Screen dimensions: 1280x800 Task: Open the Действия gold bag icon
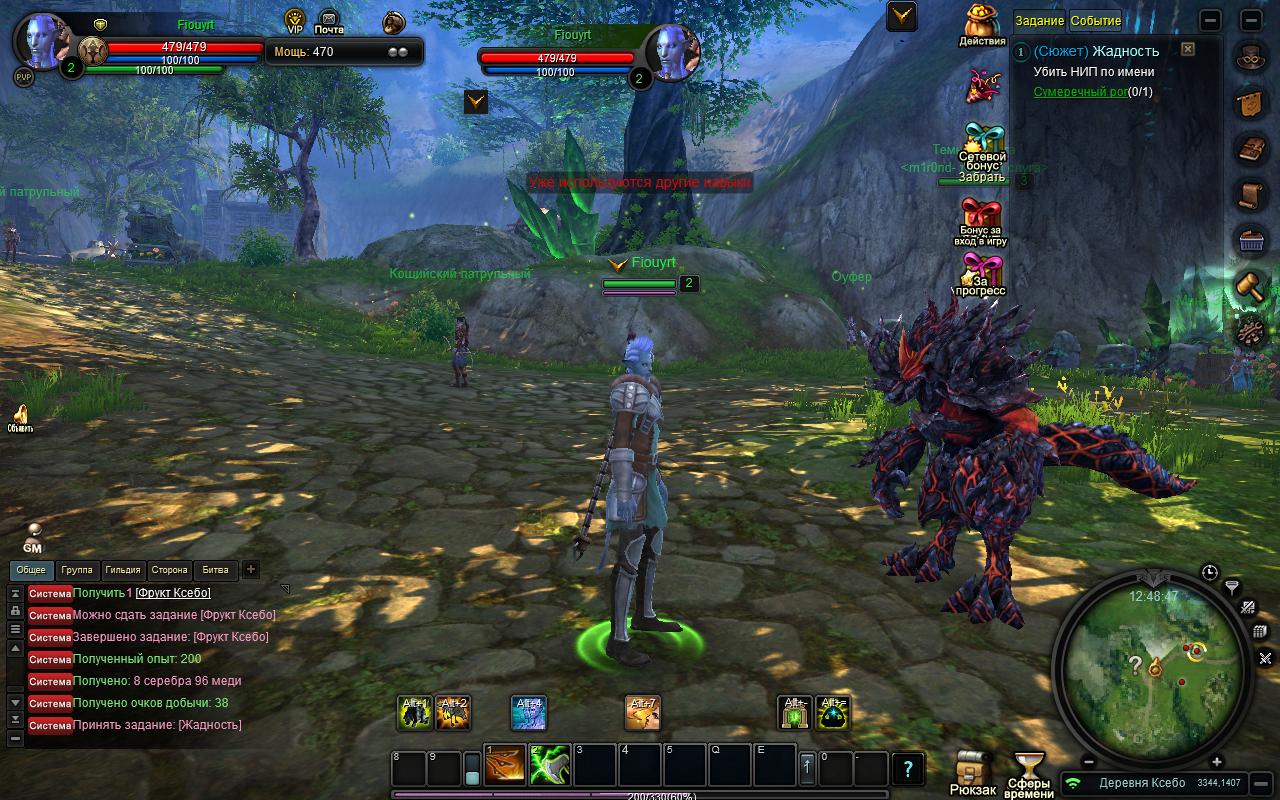(x=982, y=25)
